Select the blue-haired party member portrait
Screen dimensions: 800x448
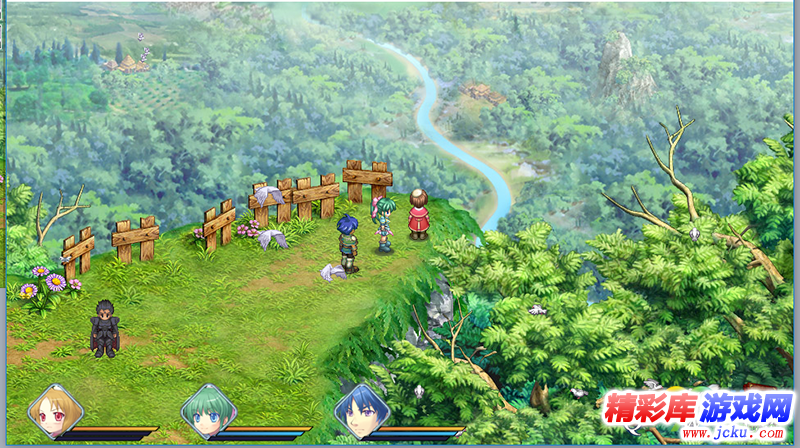(x=360, y=411)
